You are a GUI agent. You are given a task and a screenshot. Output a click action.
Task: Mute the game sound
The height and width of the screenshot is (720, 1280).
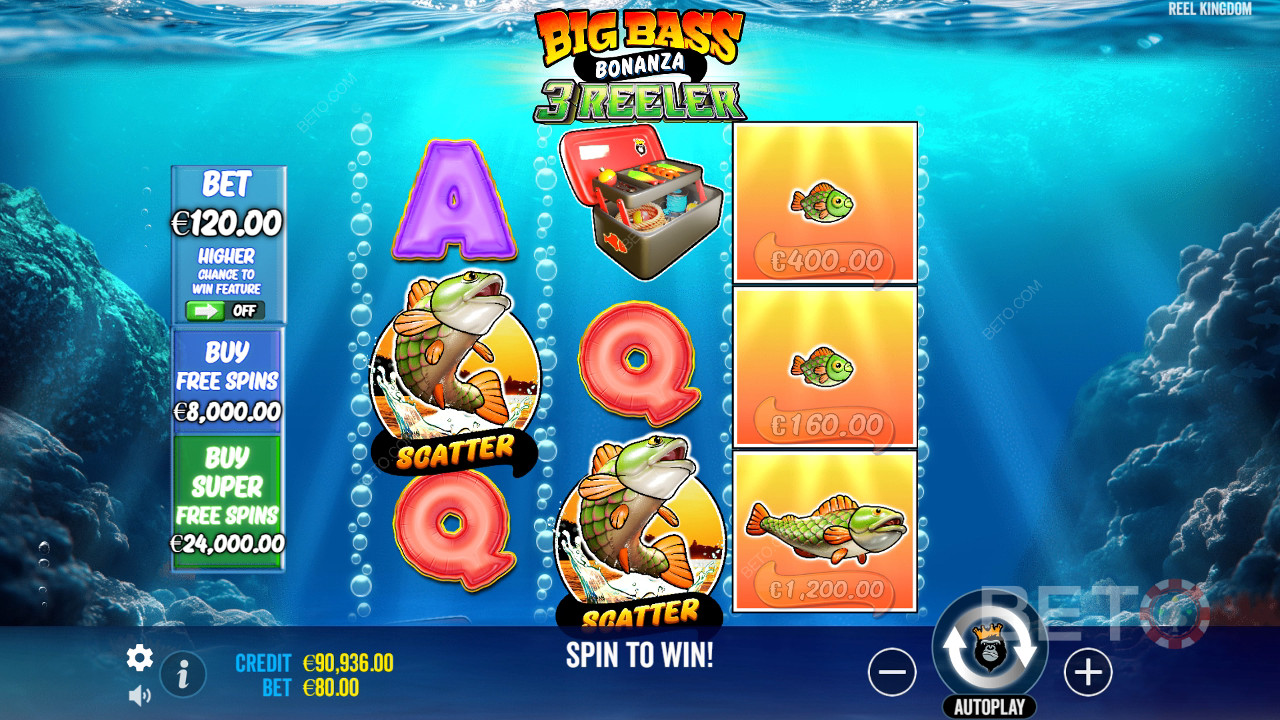(139, 694)
